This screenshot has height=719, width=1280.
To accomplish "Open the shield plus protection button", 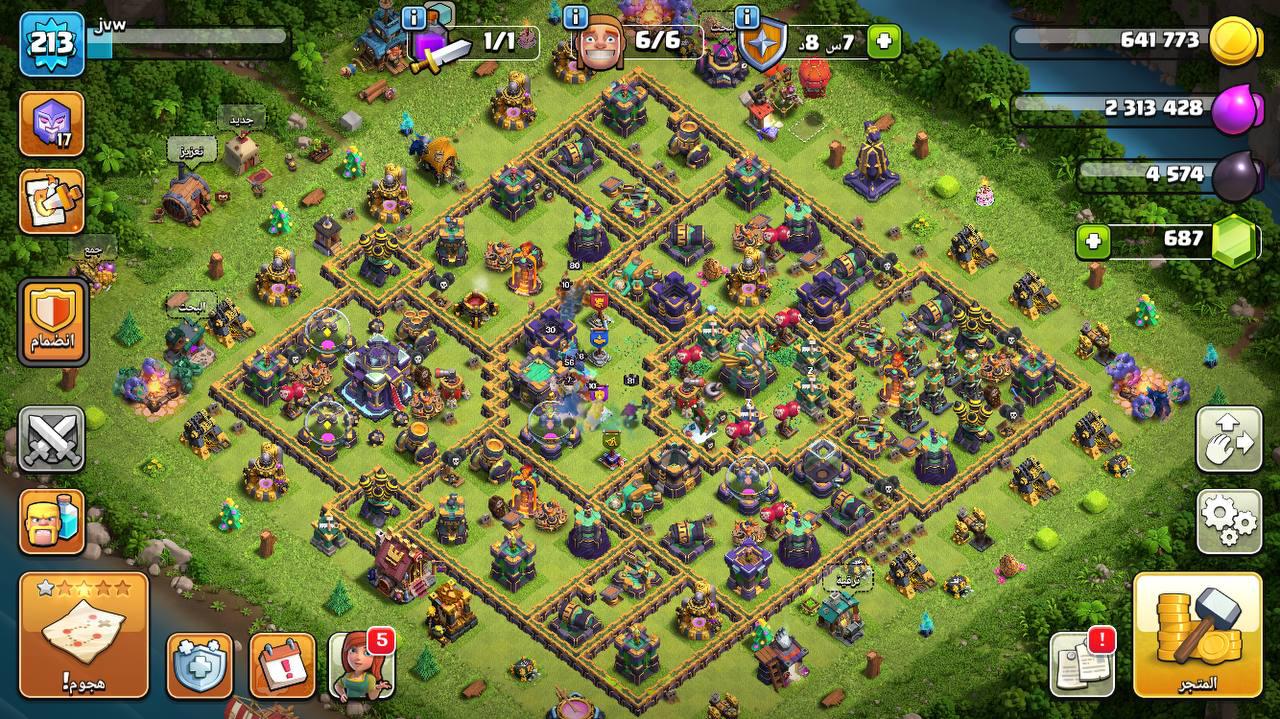I will tap(199, 664).
